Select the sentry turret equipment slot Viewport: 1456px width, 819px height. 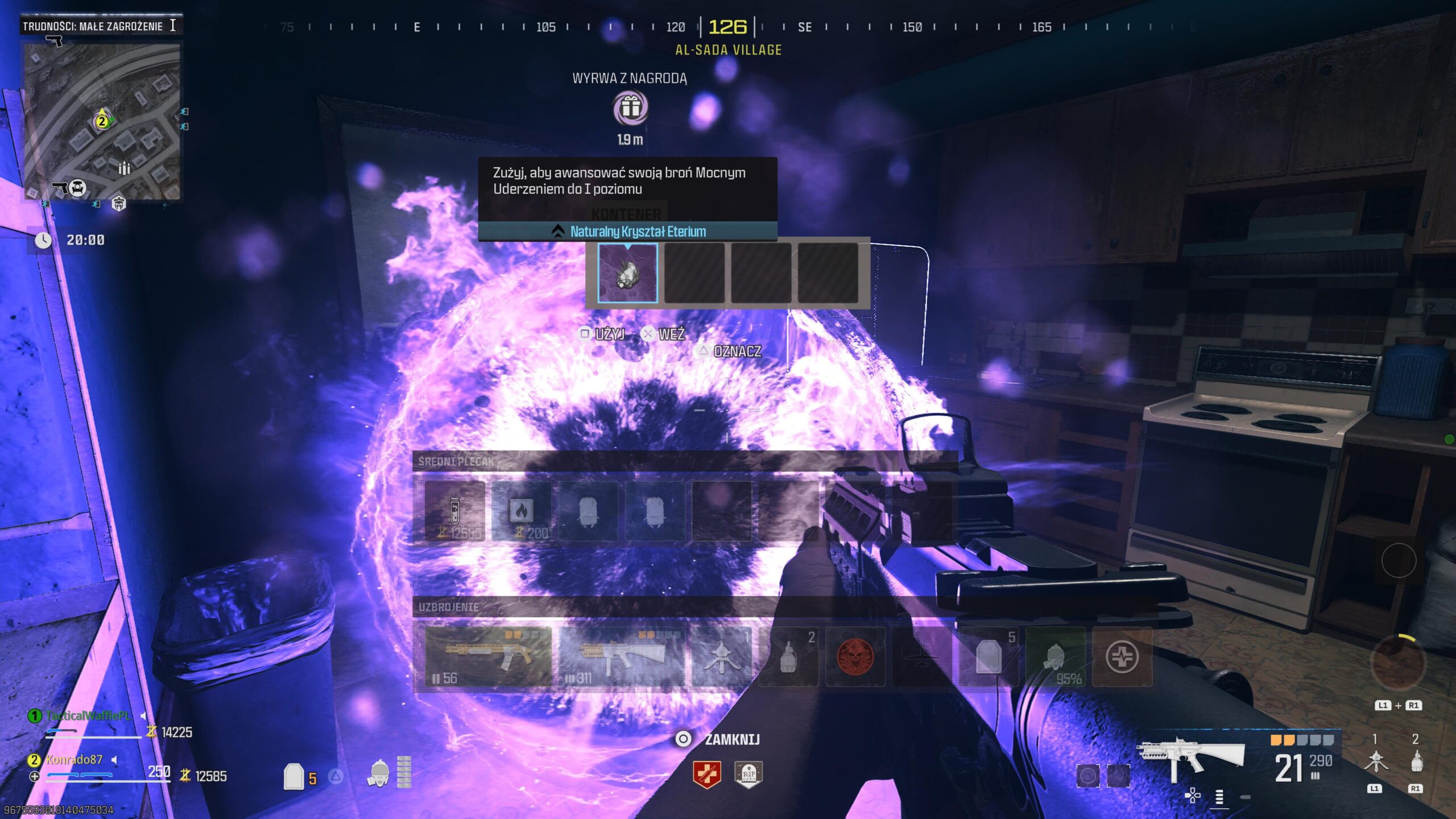721,656
